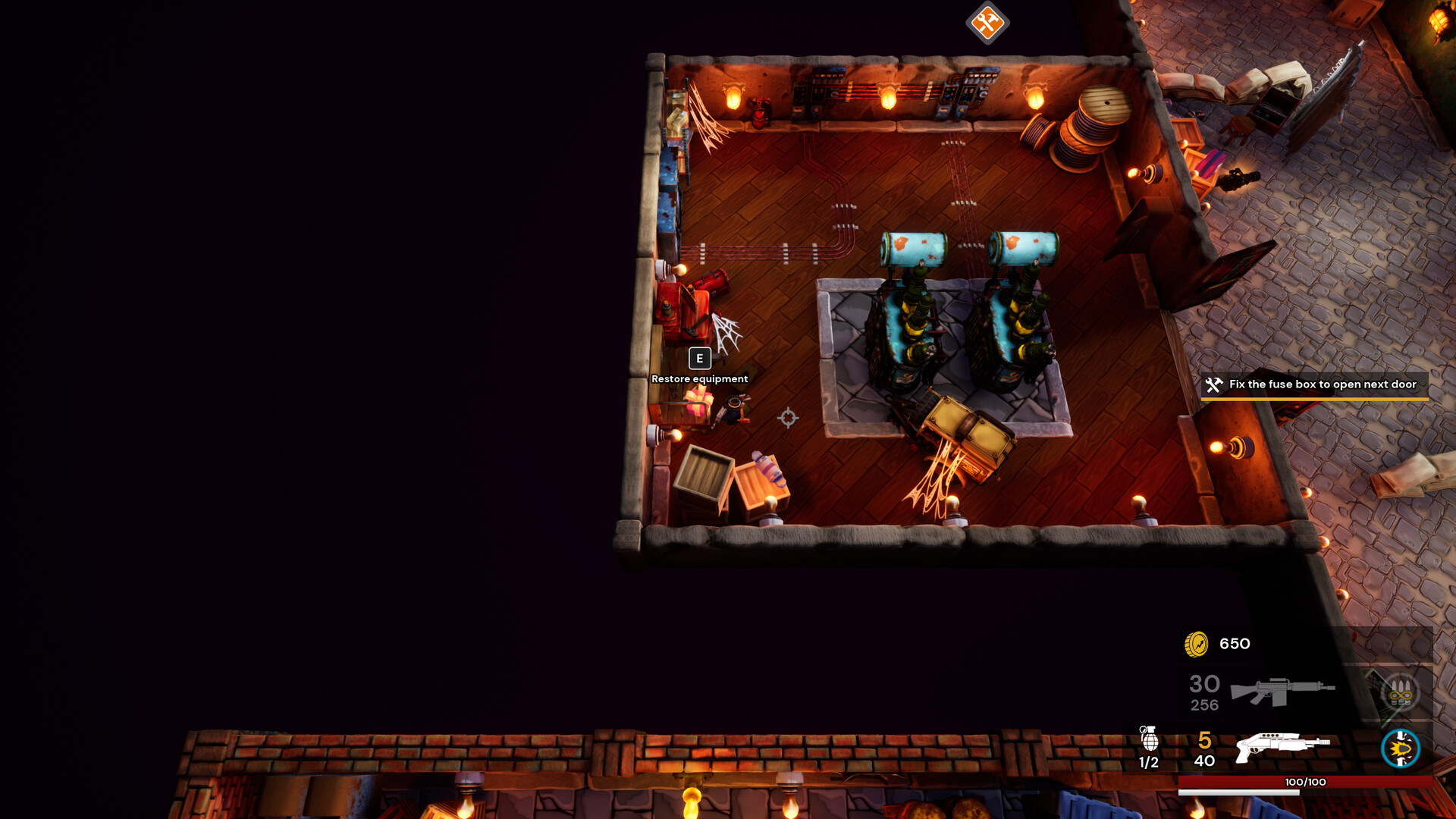Click the orange repair waypoint marker
Viewport: 1456px width, 819px height.
point(986,24)
